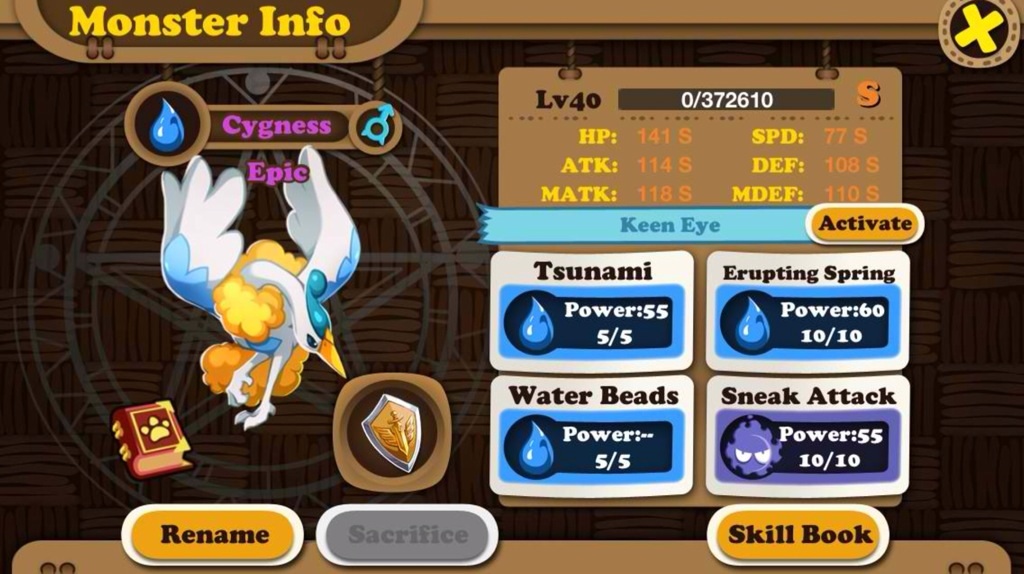Pick the Sneak Attack skill

point(808,436)
